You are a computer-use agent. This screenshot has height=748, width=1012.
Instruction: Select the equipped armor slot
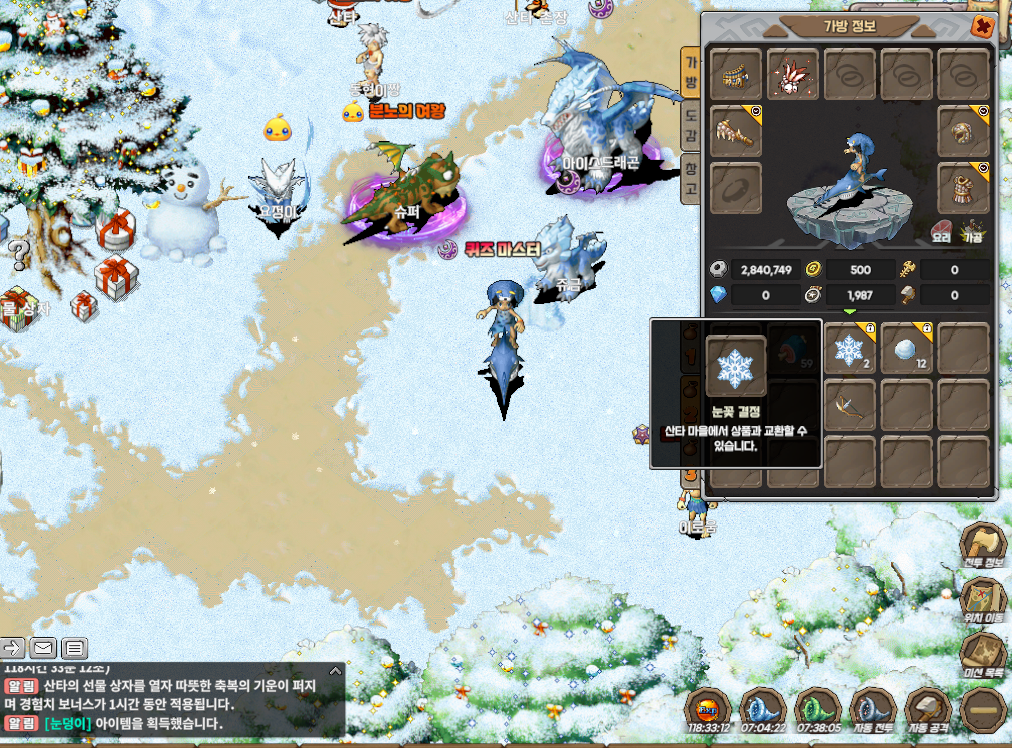pyautogui.click(x=963, y=187)
